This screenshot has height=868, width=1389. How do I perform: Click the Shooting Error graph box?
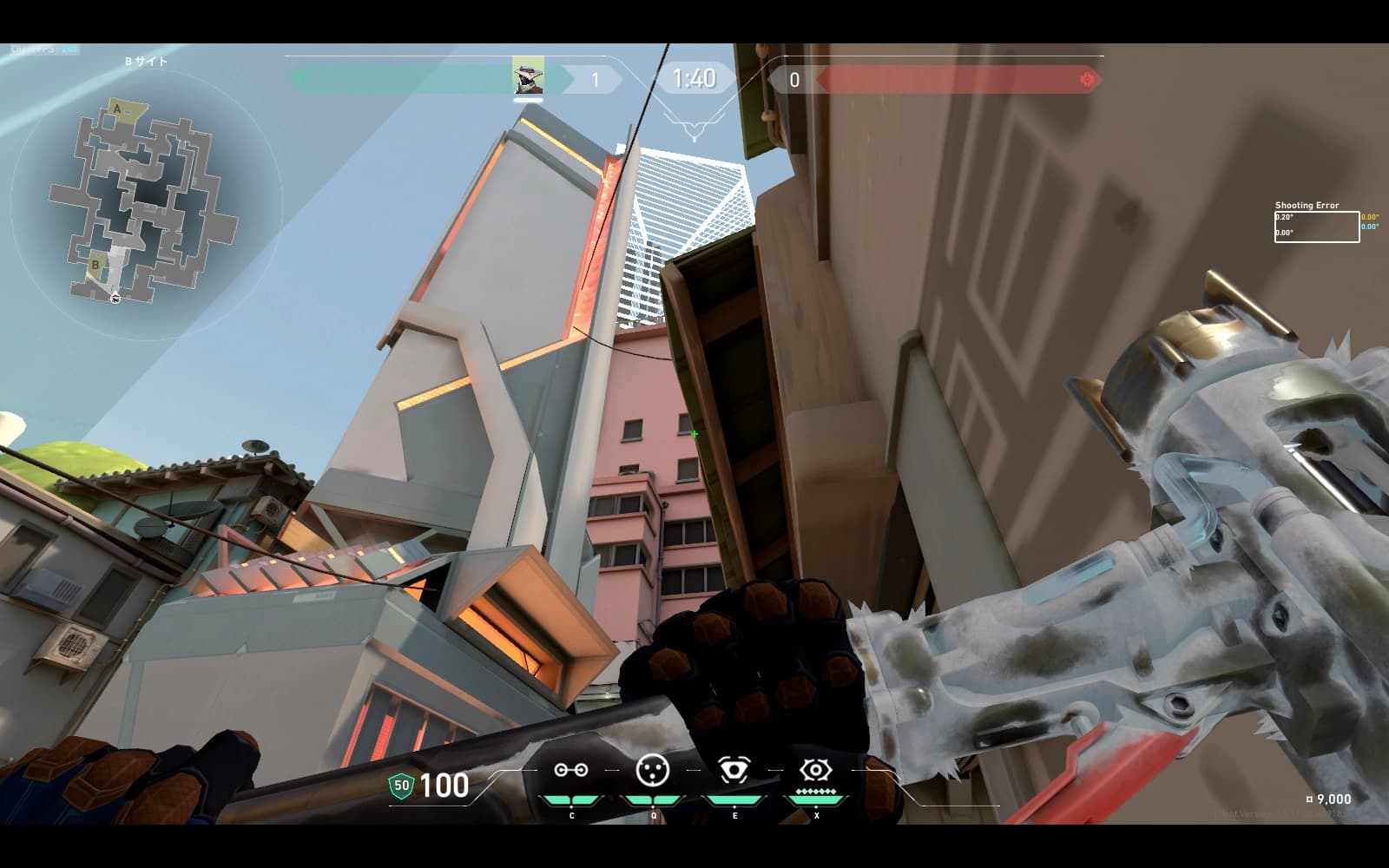pyautogui.click(x=1316, y=227)
